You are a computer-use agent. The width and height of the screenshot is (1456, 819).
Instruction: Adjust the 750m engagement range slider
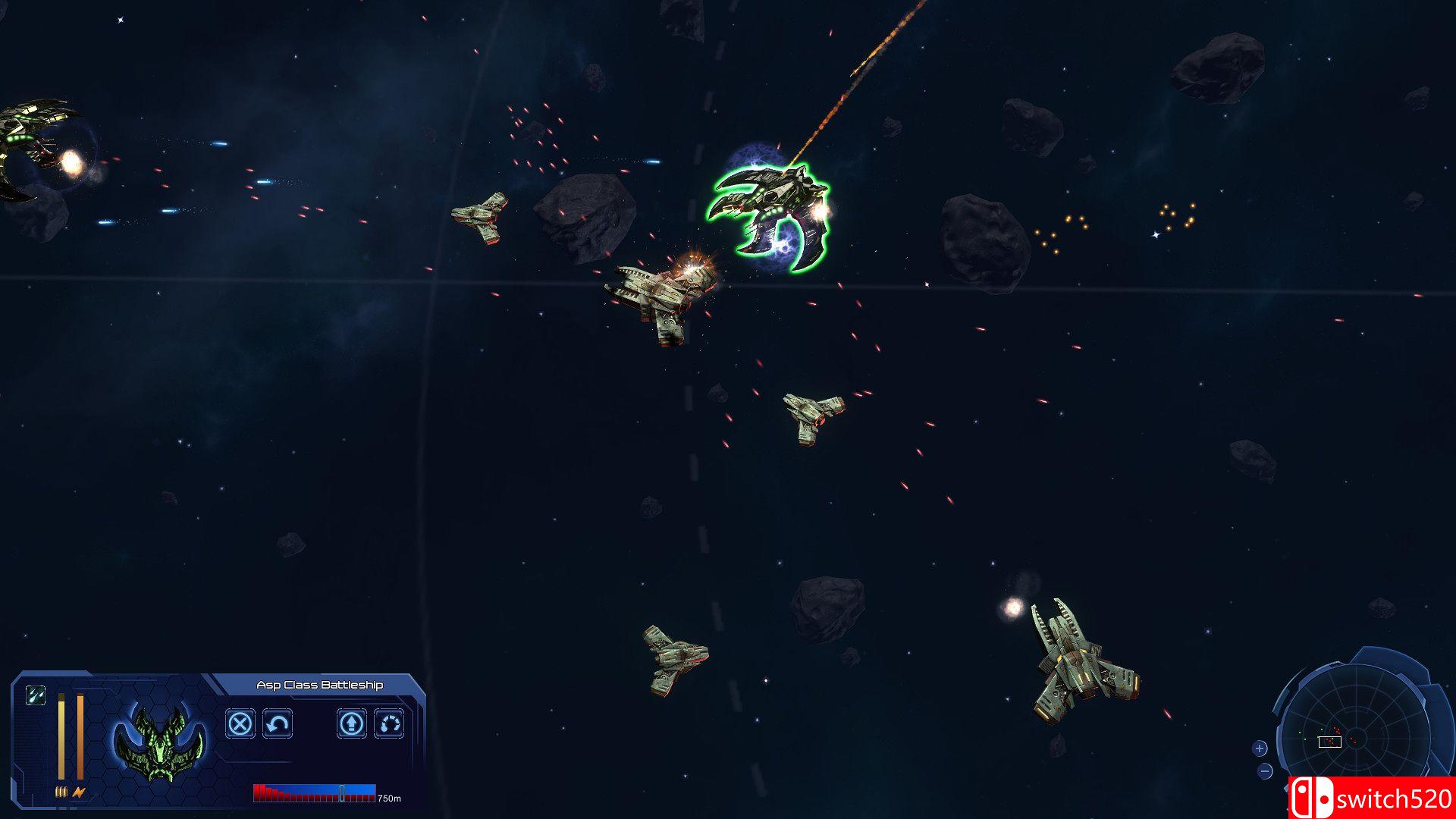(342, 793)
